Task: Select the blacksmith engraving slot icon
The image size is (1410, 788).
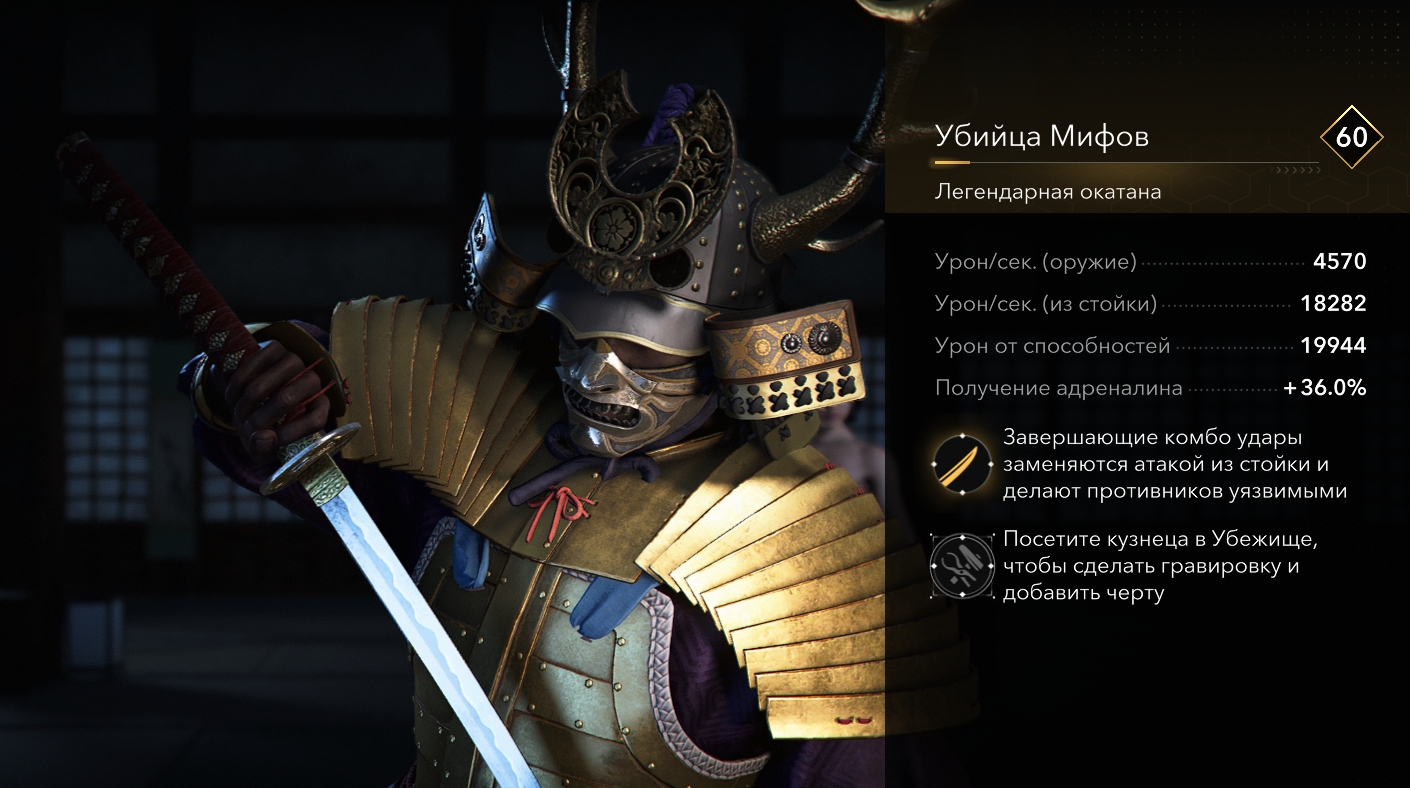Action: pyautogui.click(x=961, y=566)
